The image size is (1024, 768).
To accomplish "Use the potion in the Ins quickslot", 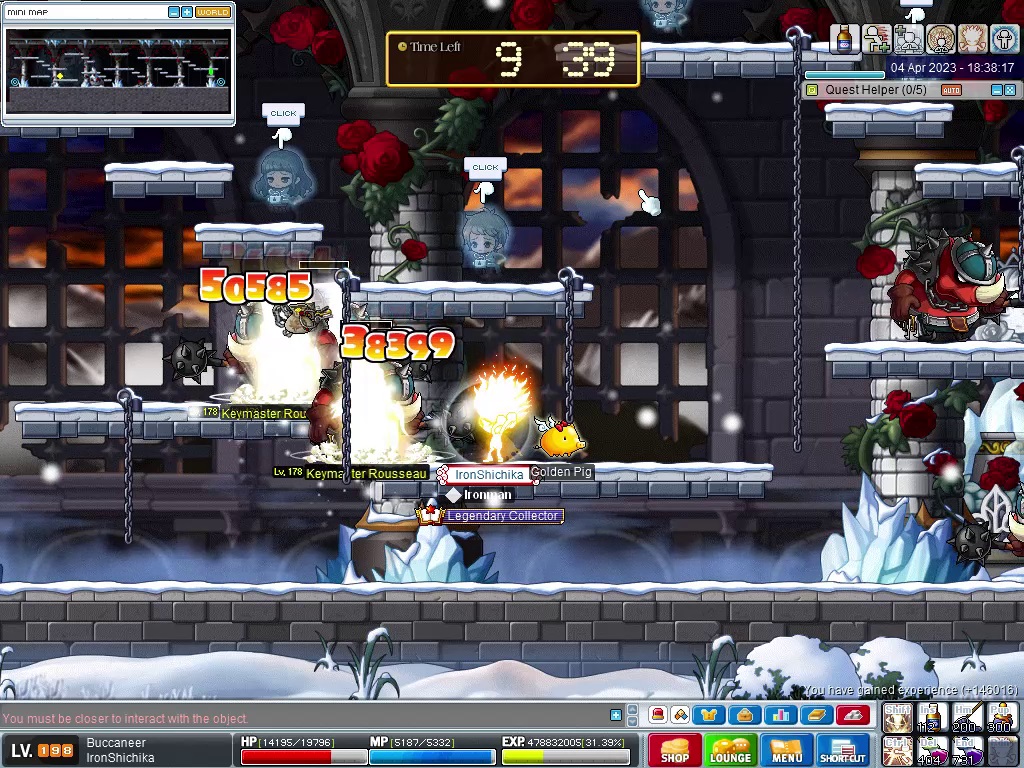I will (932, 718).
